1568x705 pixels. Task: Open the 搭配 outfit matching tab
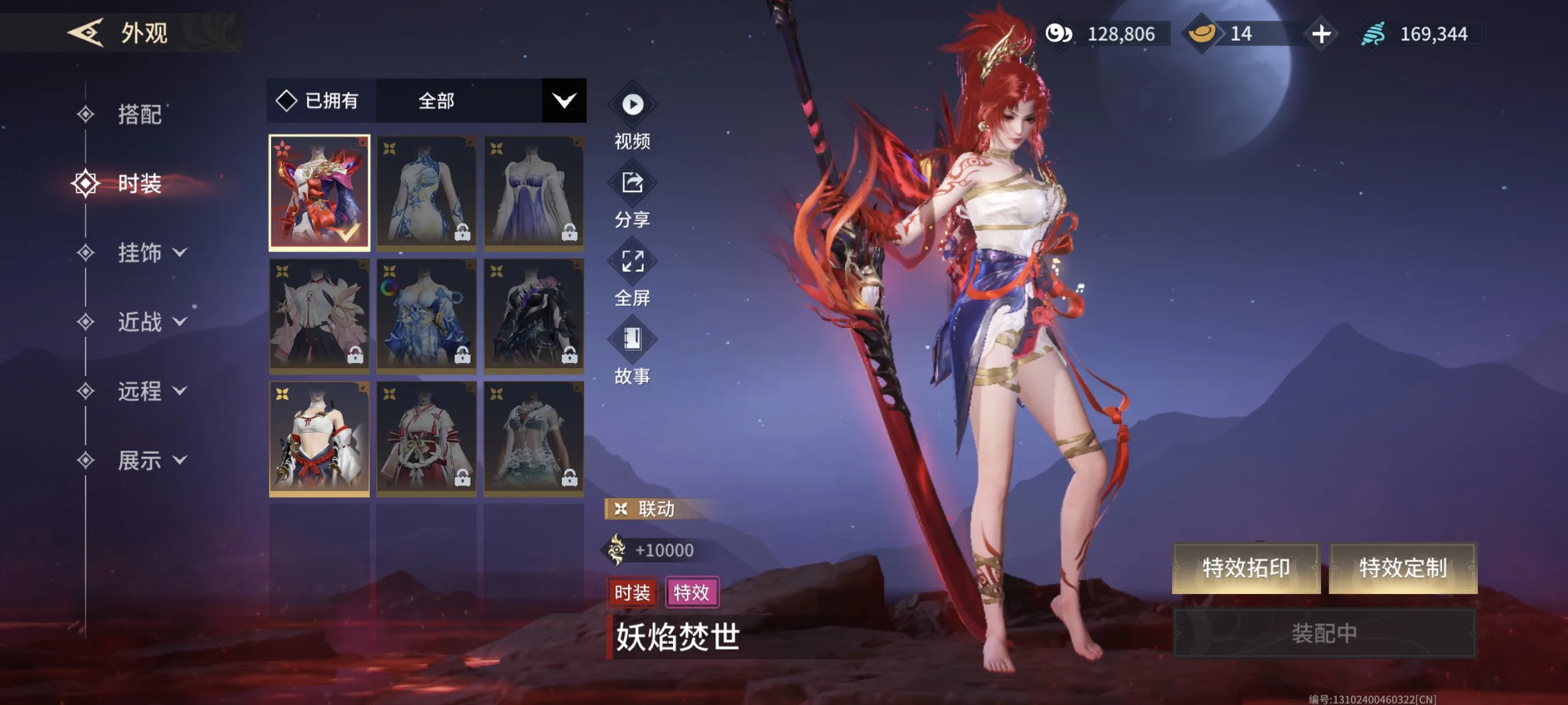[x=139, y=114]
